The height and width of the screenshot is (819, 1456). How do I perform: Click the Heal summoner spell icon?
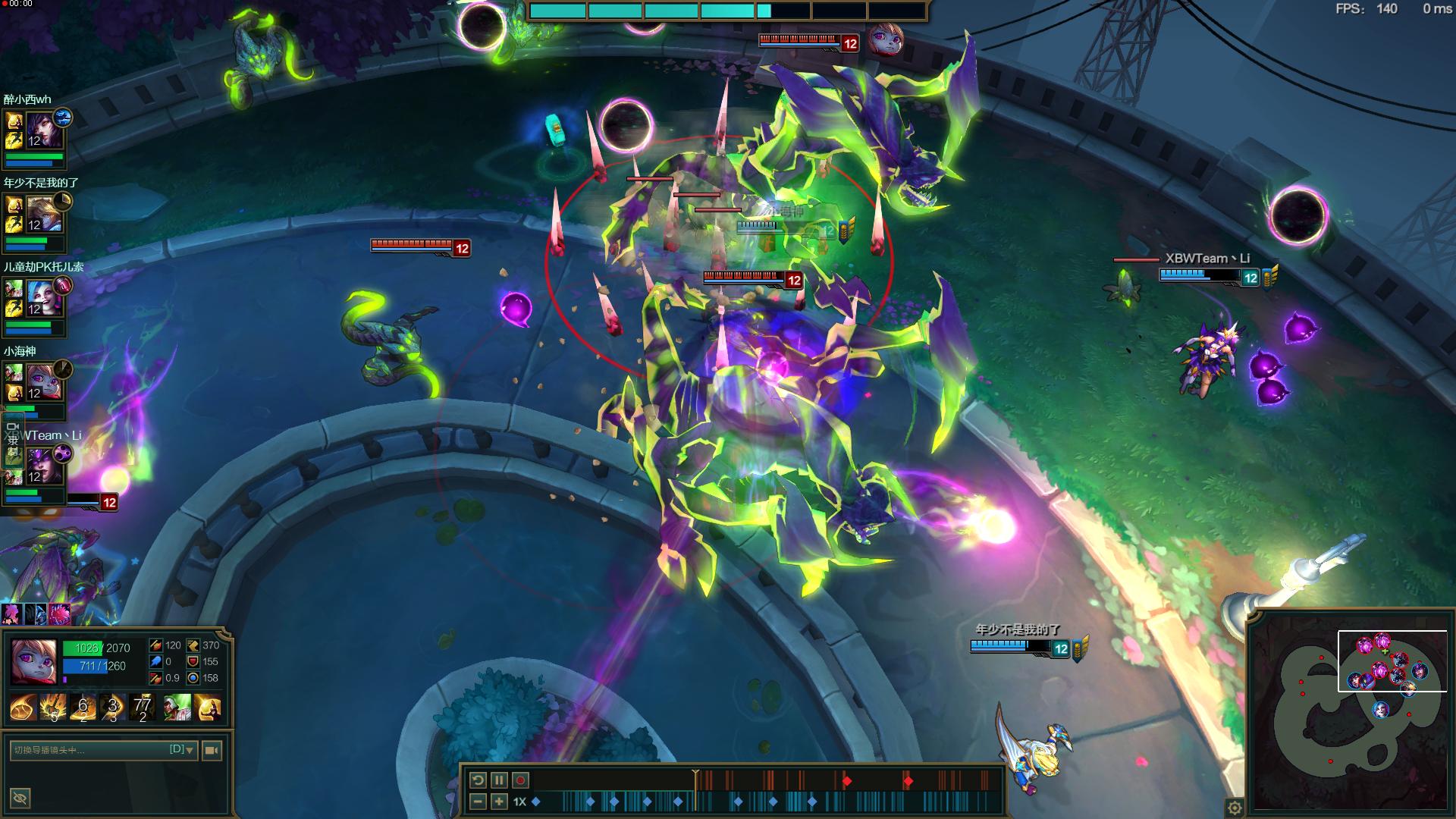177,708
